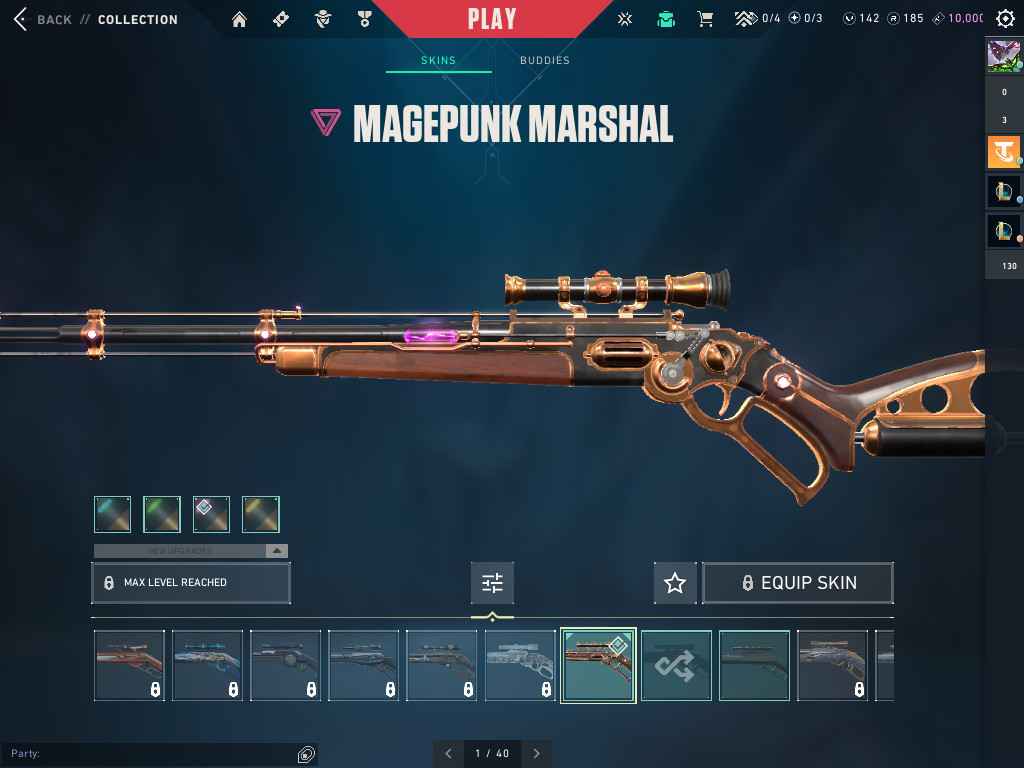
Task: Open settings with the gear icon
Action: (1005, 19)
